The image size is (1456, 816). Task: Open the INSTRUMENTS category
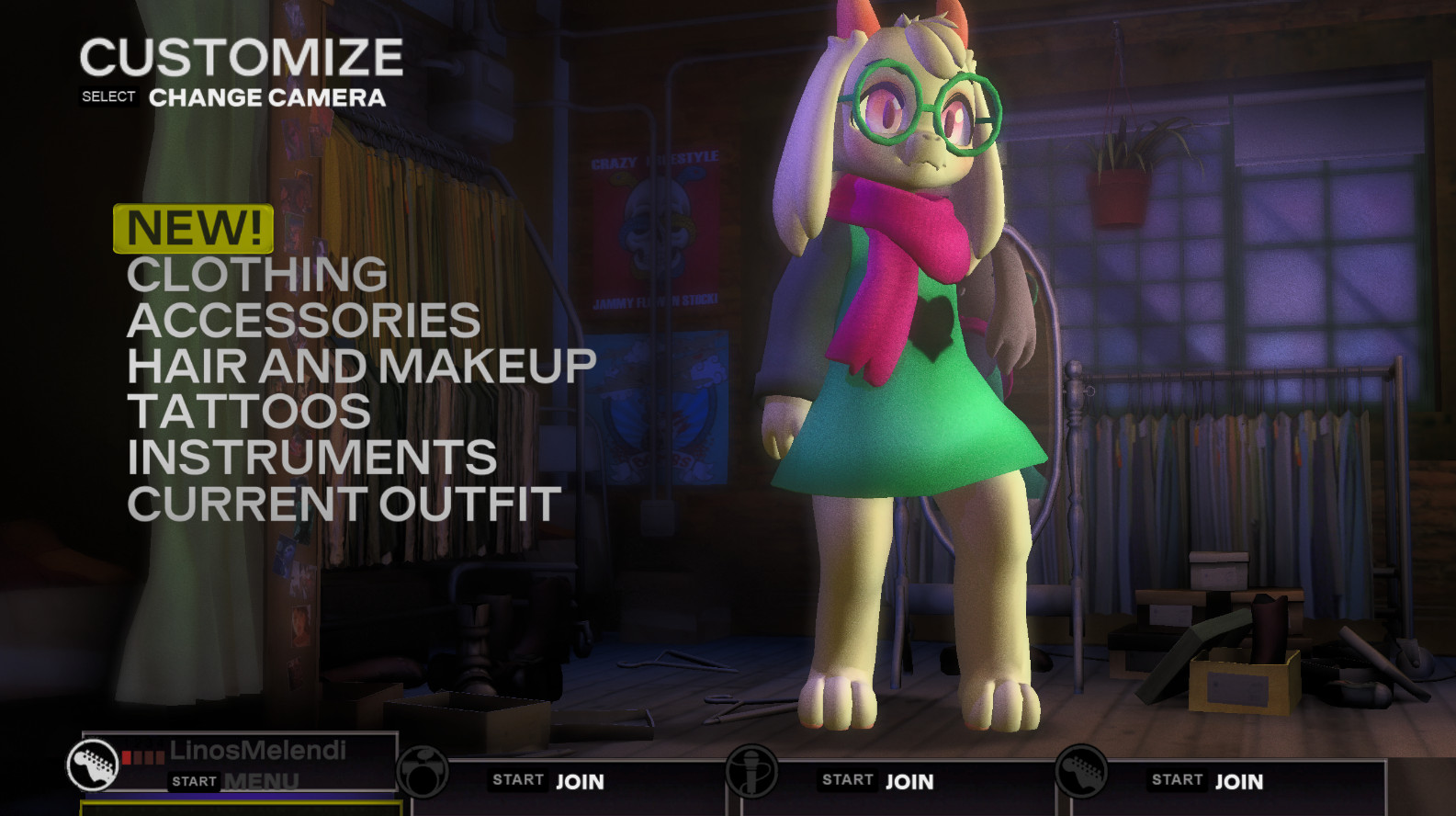click(313, 458)
